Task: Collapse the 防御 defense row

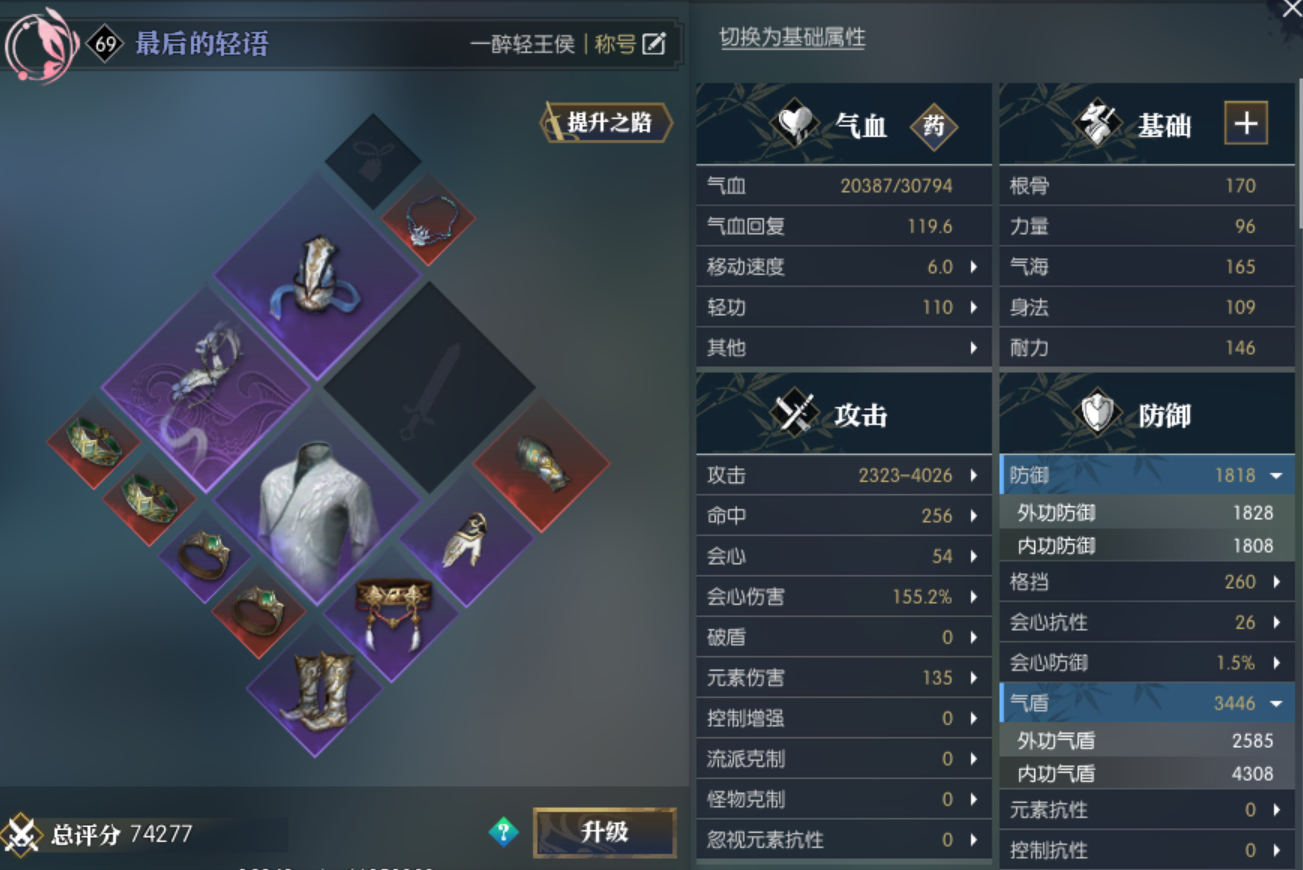Action: [1275, 476]
